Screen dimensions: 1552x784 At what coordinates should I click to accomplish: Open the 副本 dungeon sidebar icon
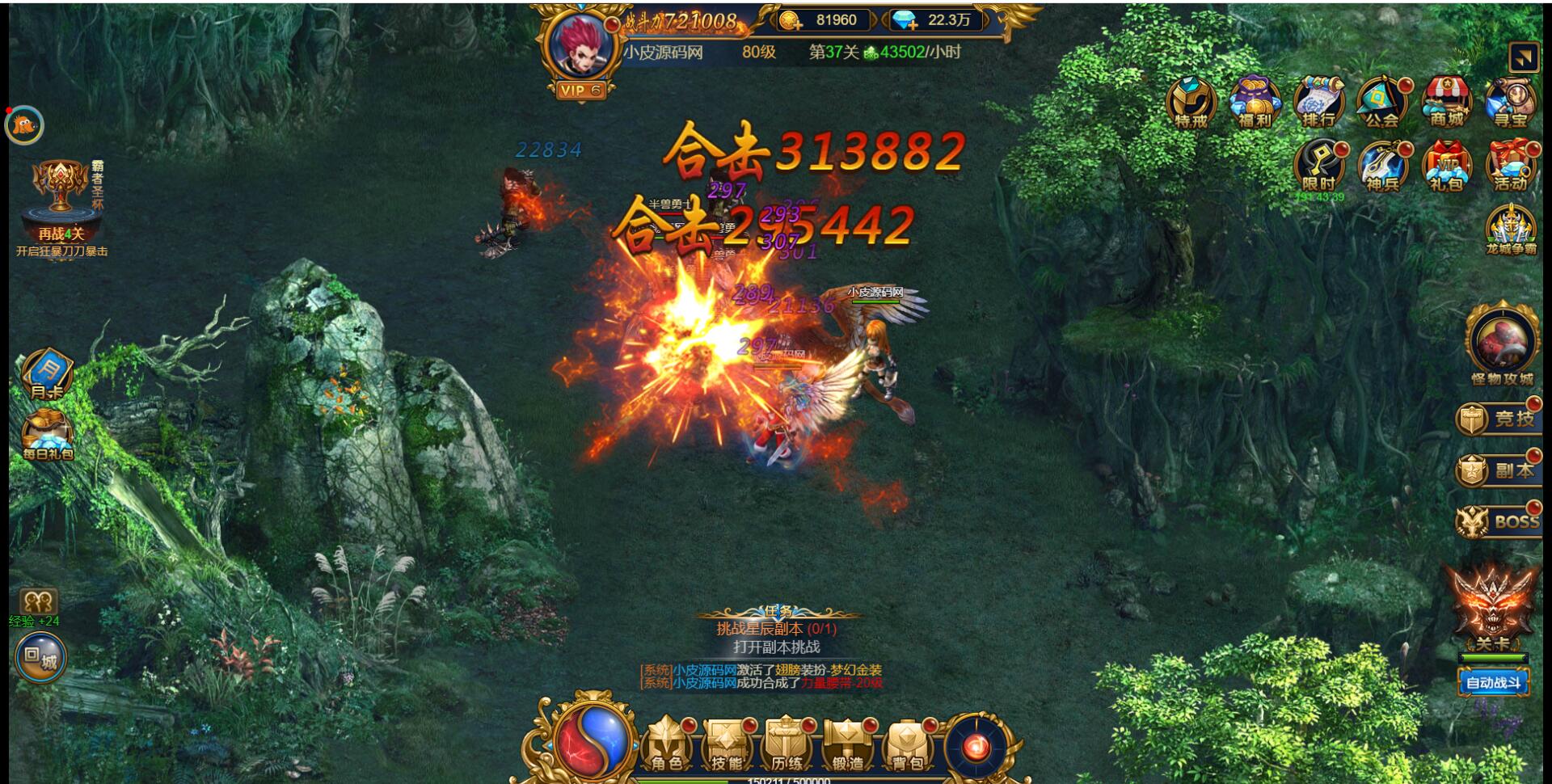pos(1499,470)
